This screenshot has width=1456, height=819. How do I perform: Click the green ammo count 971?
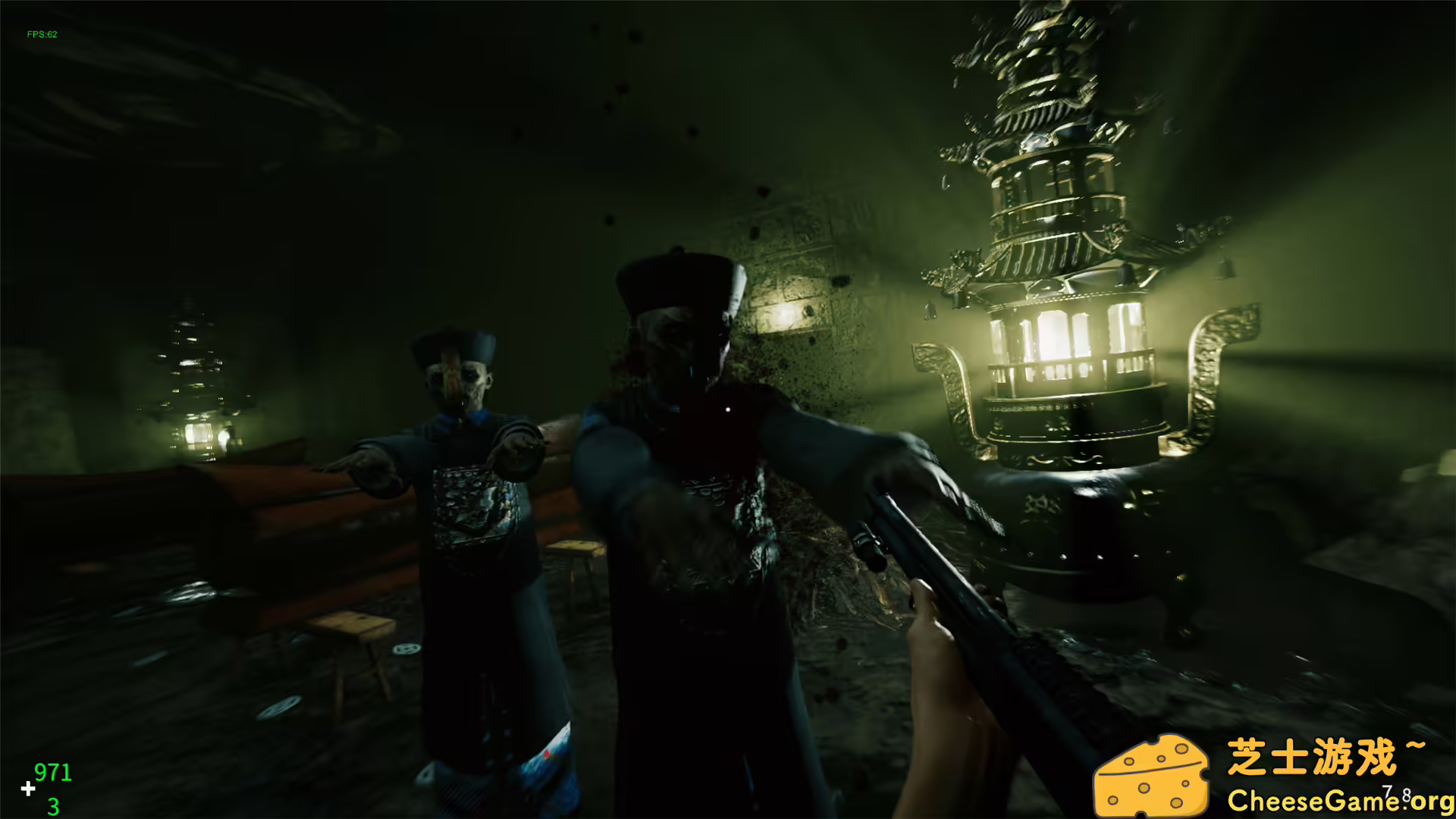52,772
